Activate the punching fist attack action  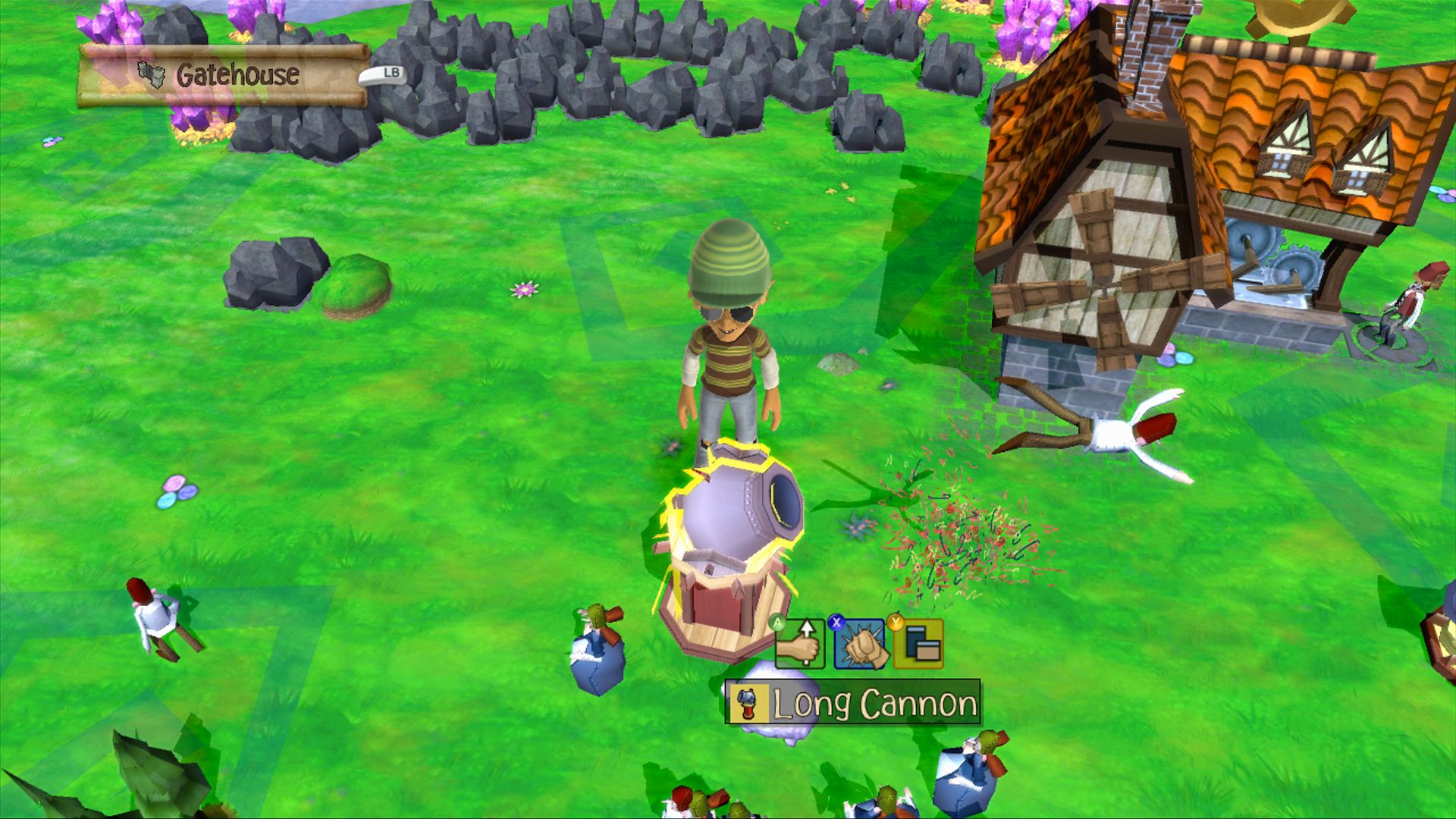860,645
